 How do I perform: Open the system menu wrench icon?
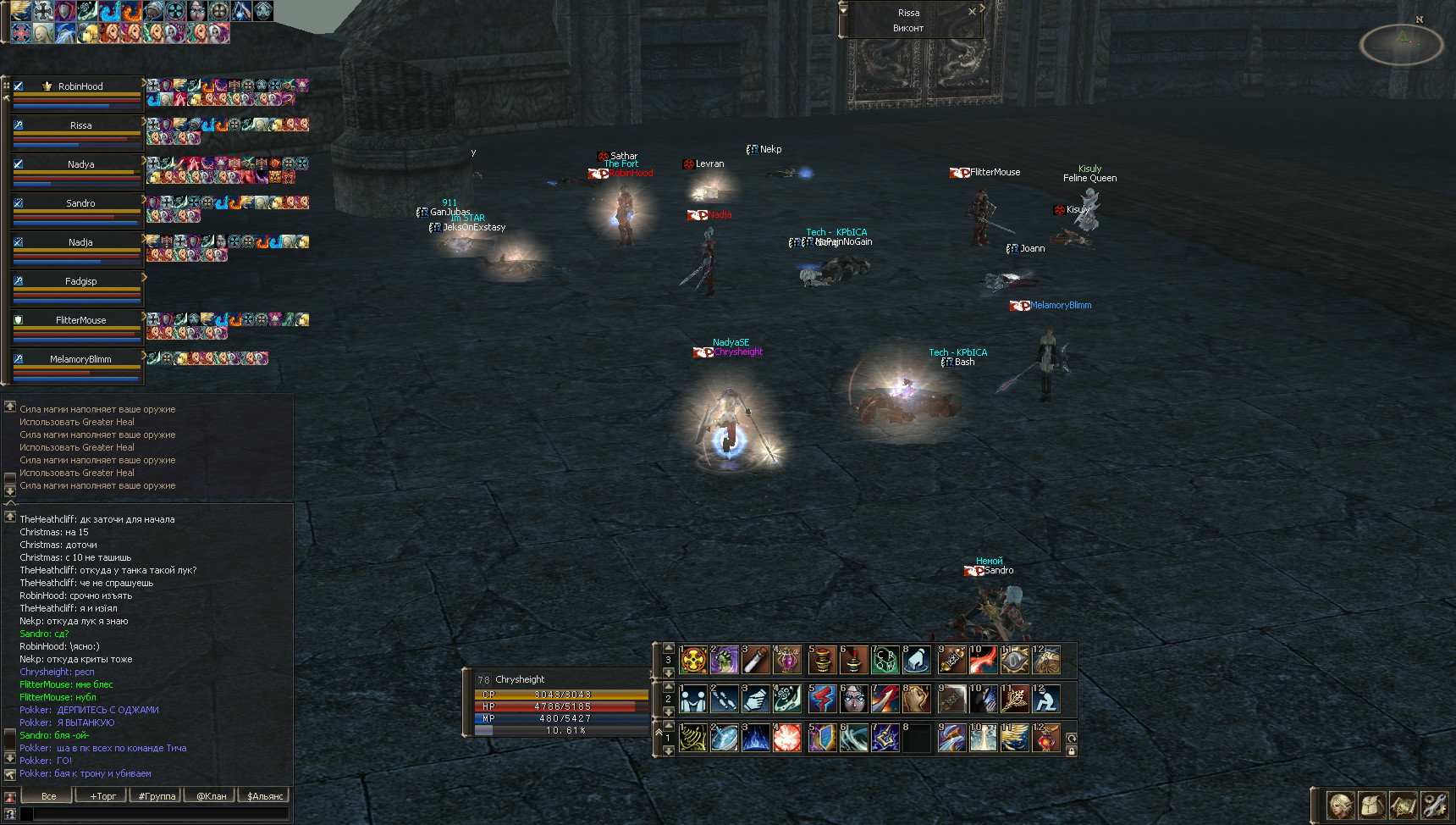[1434, 806]
